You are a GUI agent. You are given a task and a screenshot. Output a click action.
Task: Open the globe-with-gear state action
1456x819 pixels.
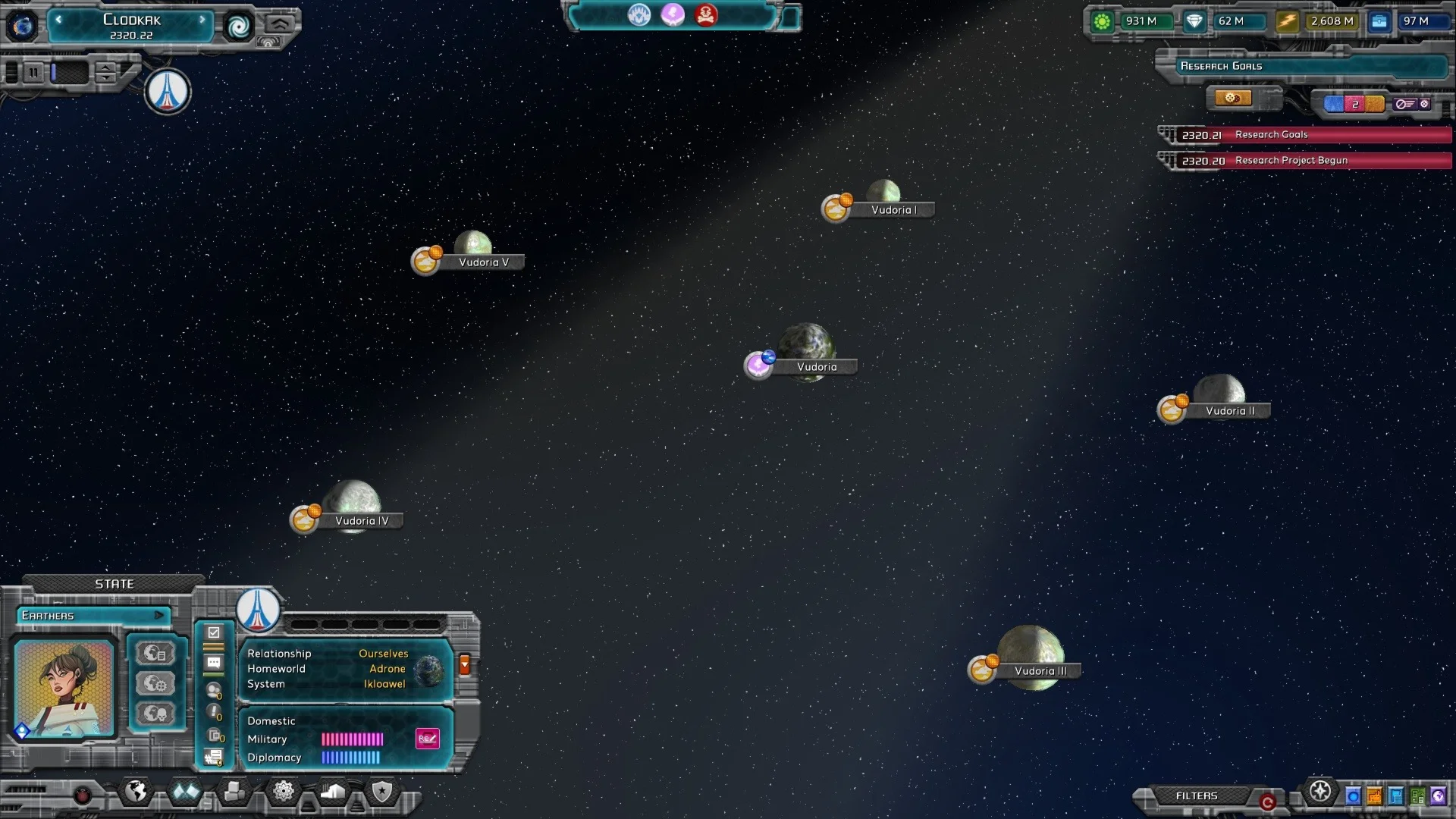click(x=156, y=684)
